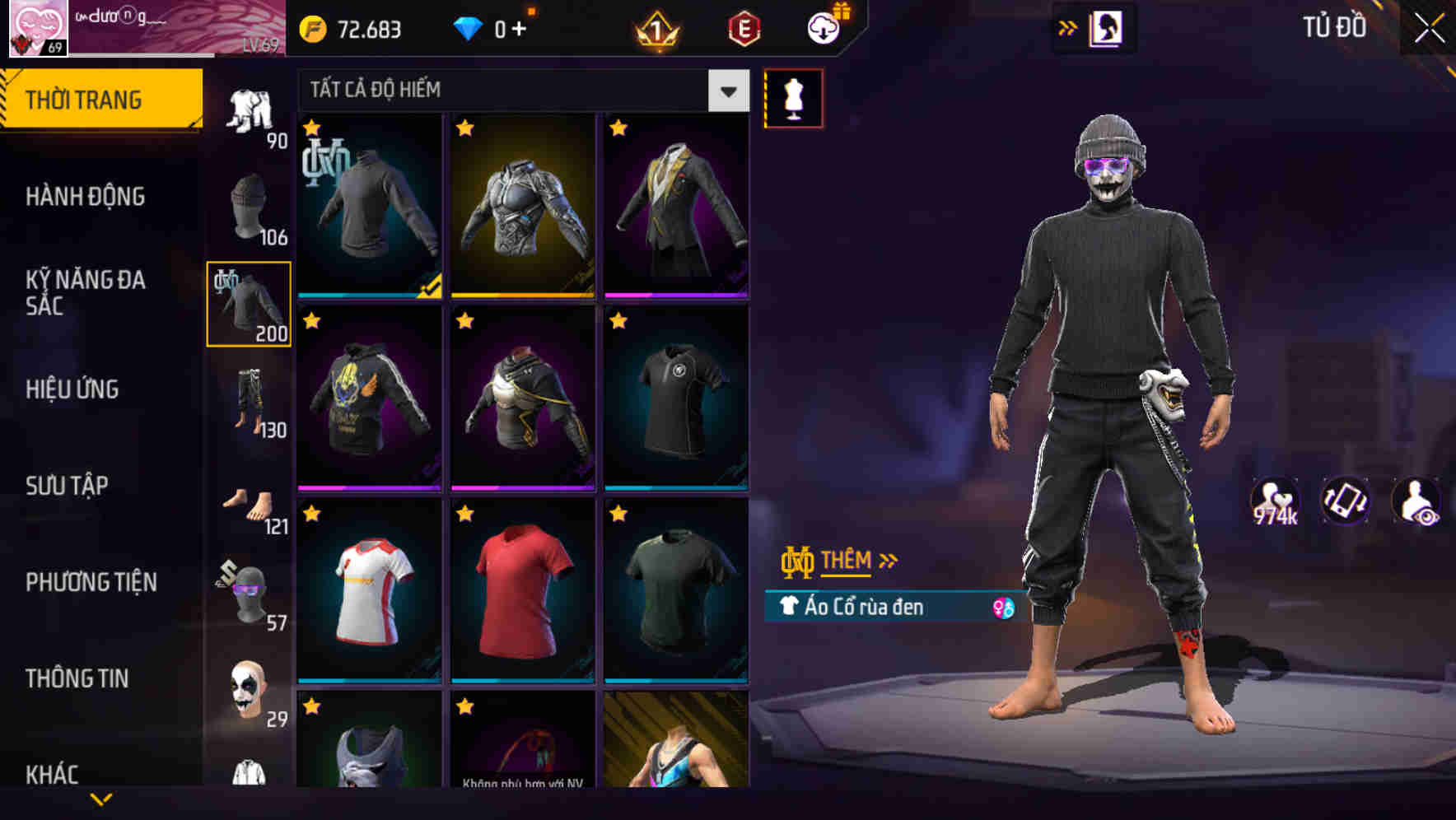Image resolution: width=1456 pixels, height=820 pixels.
Task: Expand details with the chevrons next to THÊM
Action: tap(888, 559)
